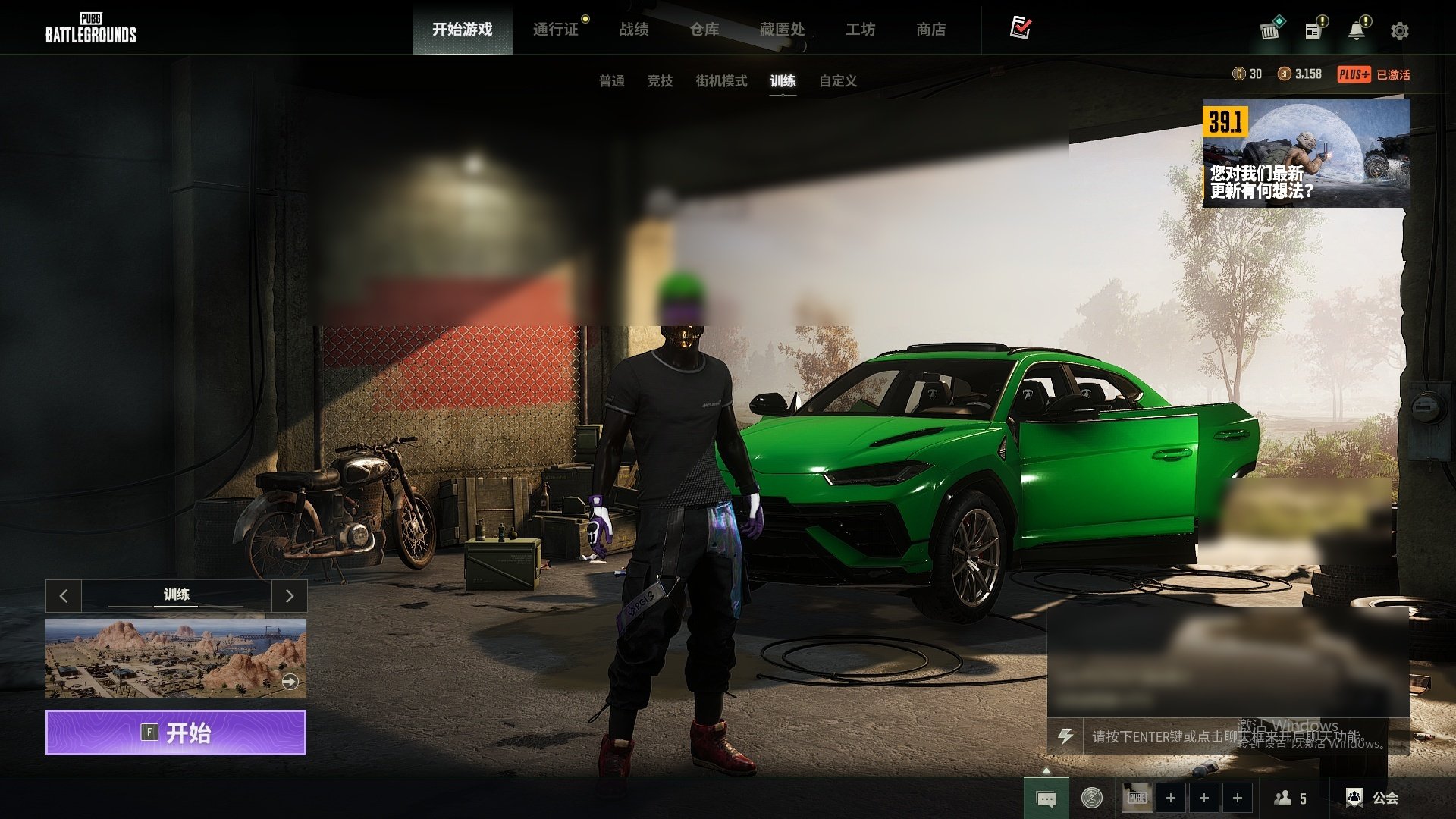This screenshot has height=819, width=1456.
Task: Open the 公会 clan button
Action: coord(1373,798)
